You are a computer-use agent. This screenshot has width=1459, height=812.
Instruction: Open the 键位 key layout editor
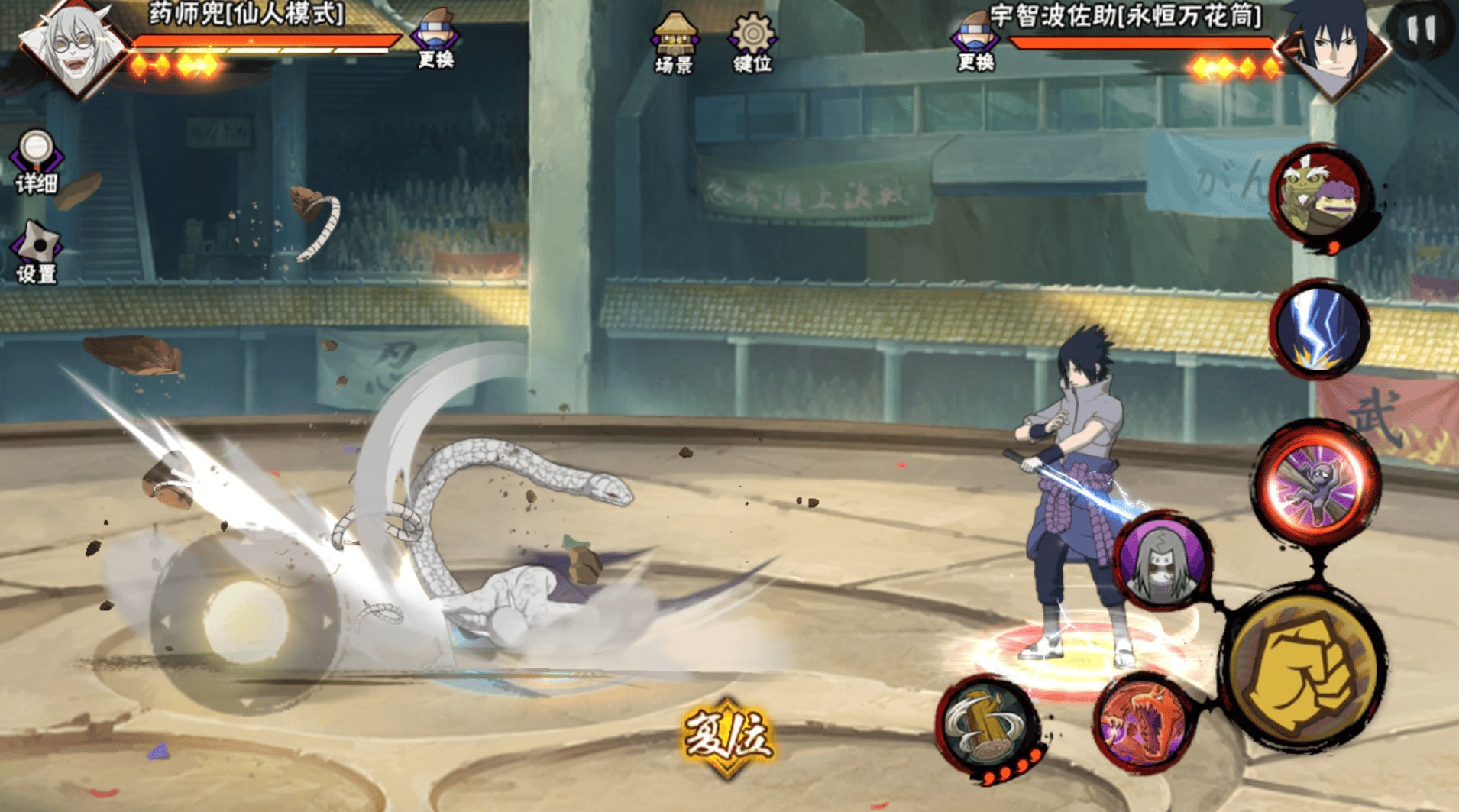click(752, 42)
